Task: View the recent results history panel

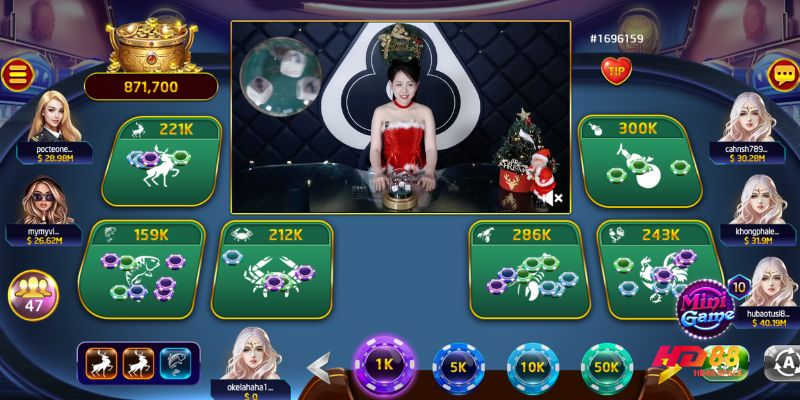Action: (x=138, y=362)
